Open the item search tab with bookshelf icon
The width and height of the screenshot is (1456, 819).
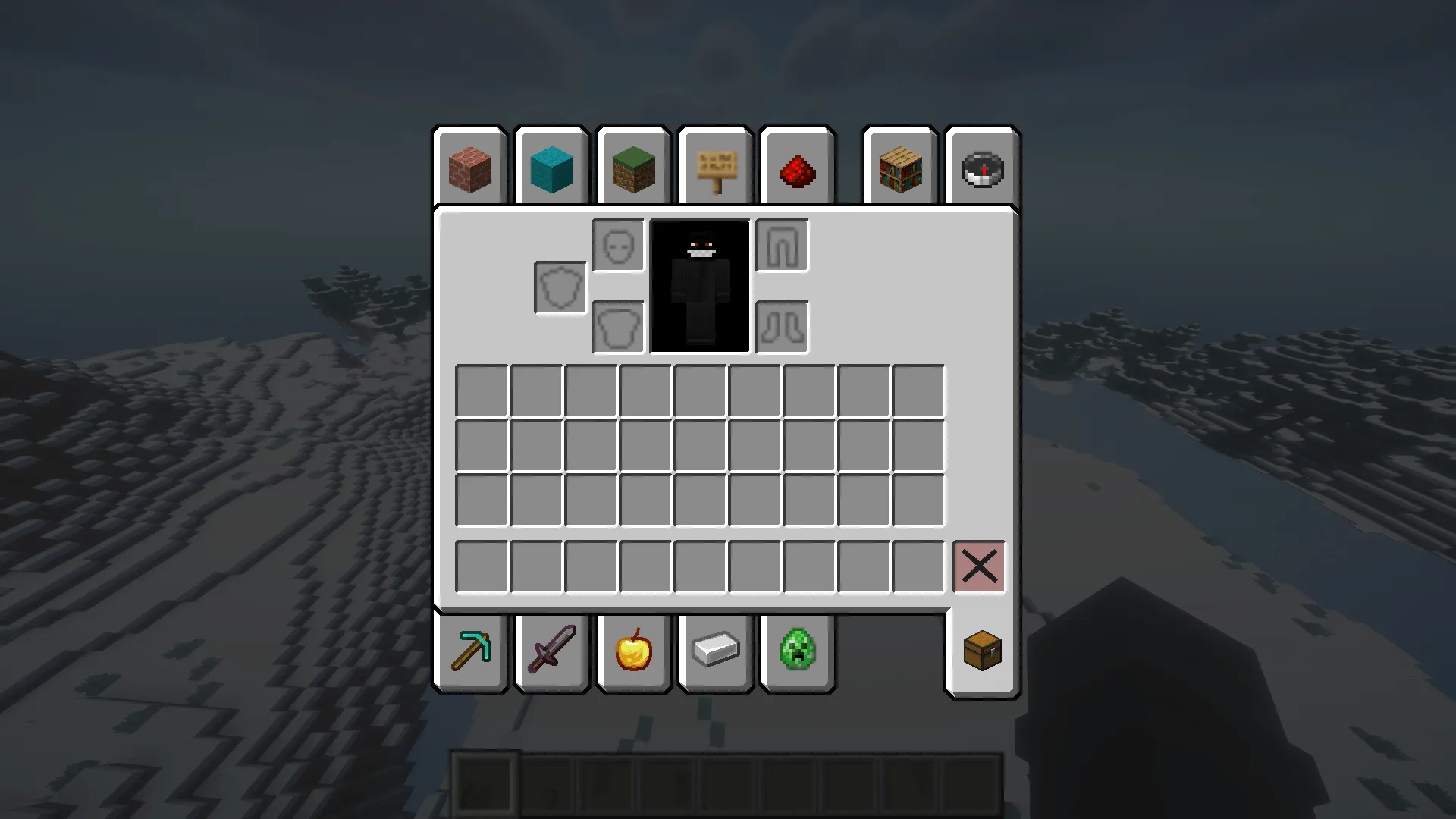point(900,168)
